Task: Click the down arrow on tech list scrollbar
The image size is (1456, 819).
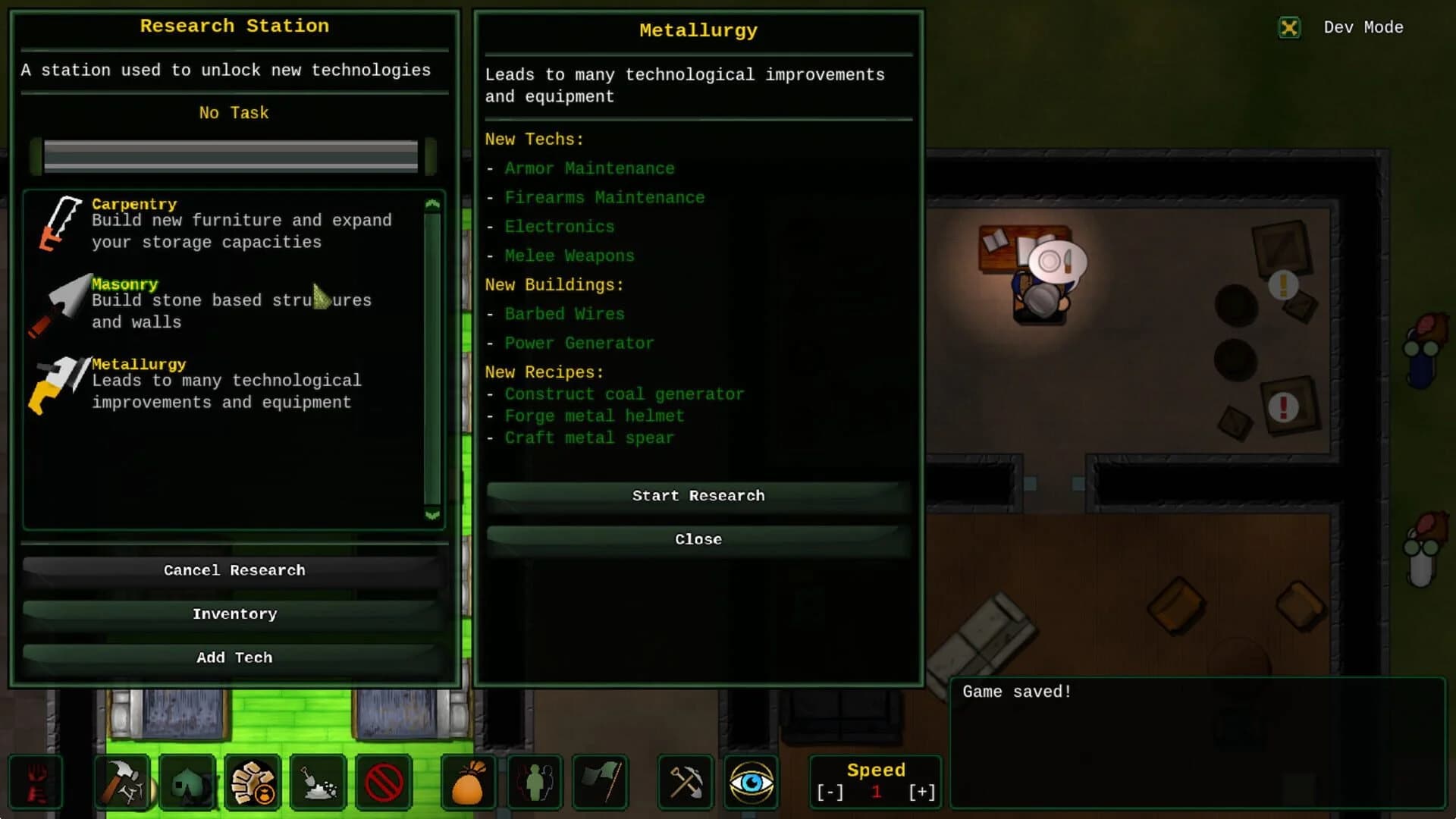Action: (432, 516)
